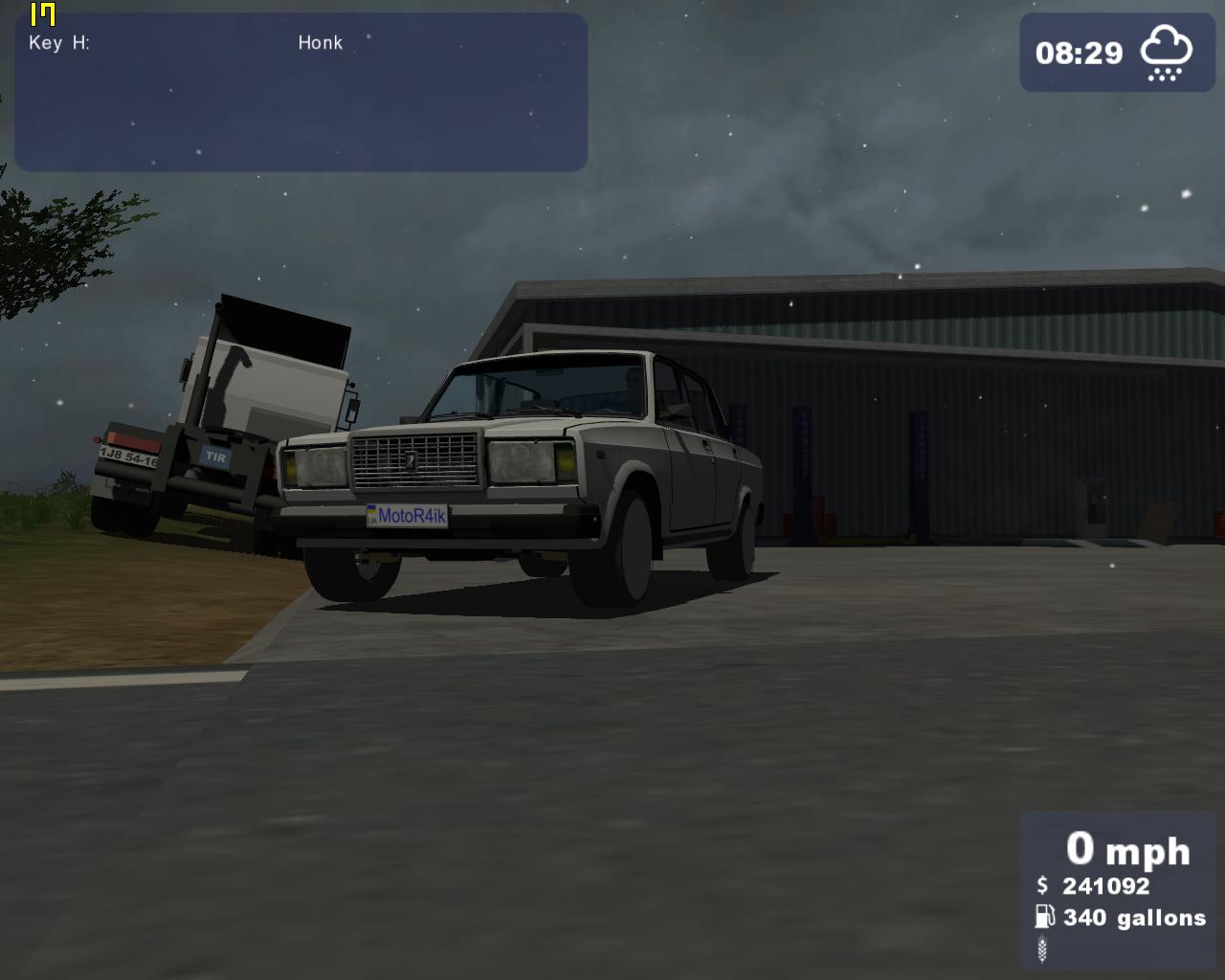Select the controls help panel

(x=301, y=93)
